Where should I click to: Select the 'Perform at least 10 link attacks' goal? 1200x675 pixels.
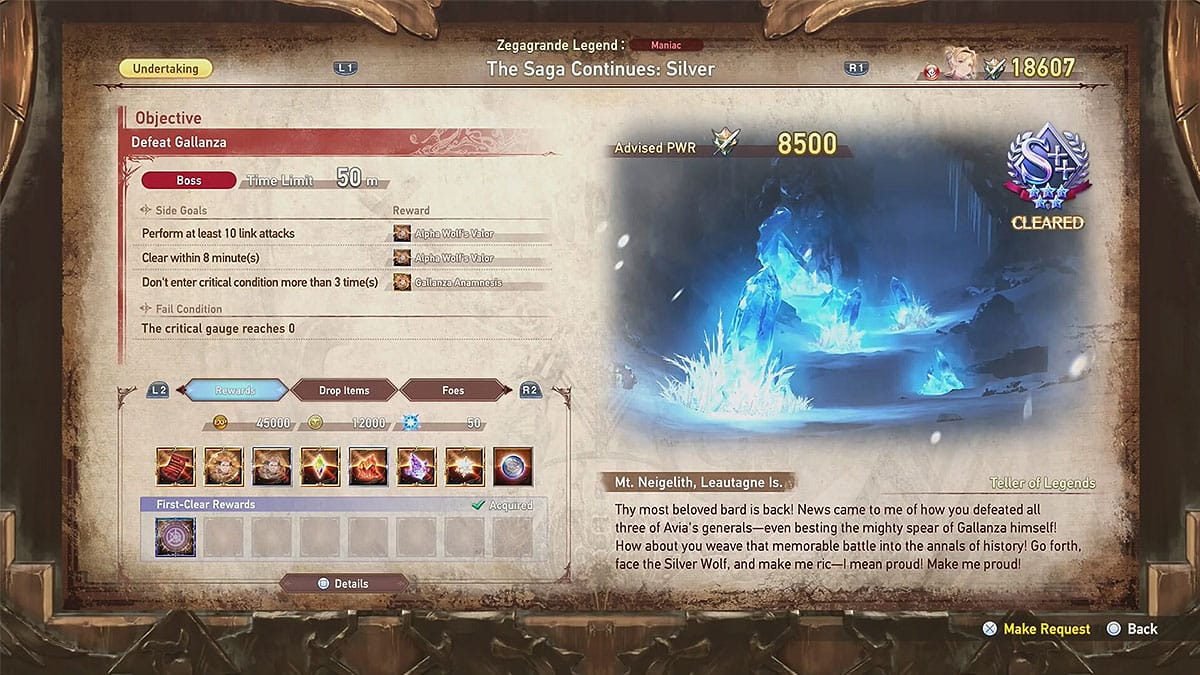coord(218,233)
